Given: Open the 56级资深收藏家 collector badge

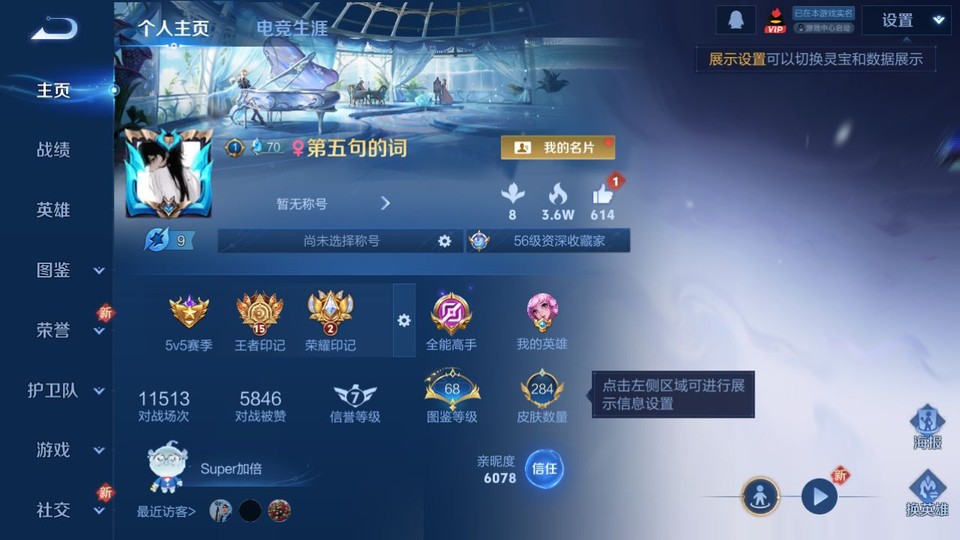Looking at the screenshot, I should click(548, 241).
